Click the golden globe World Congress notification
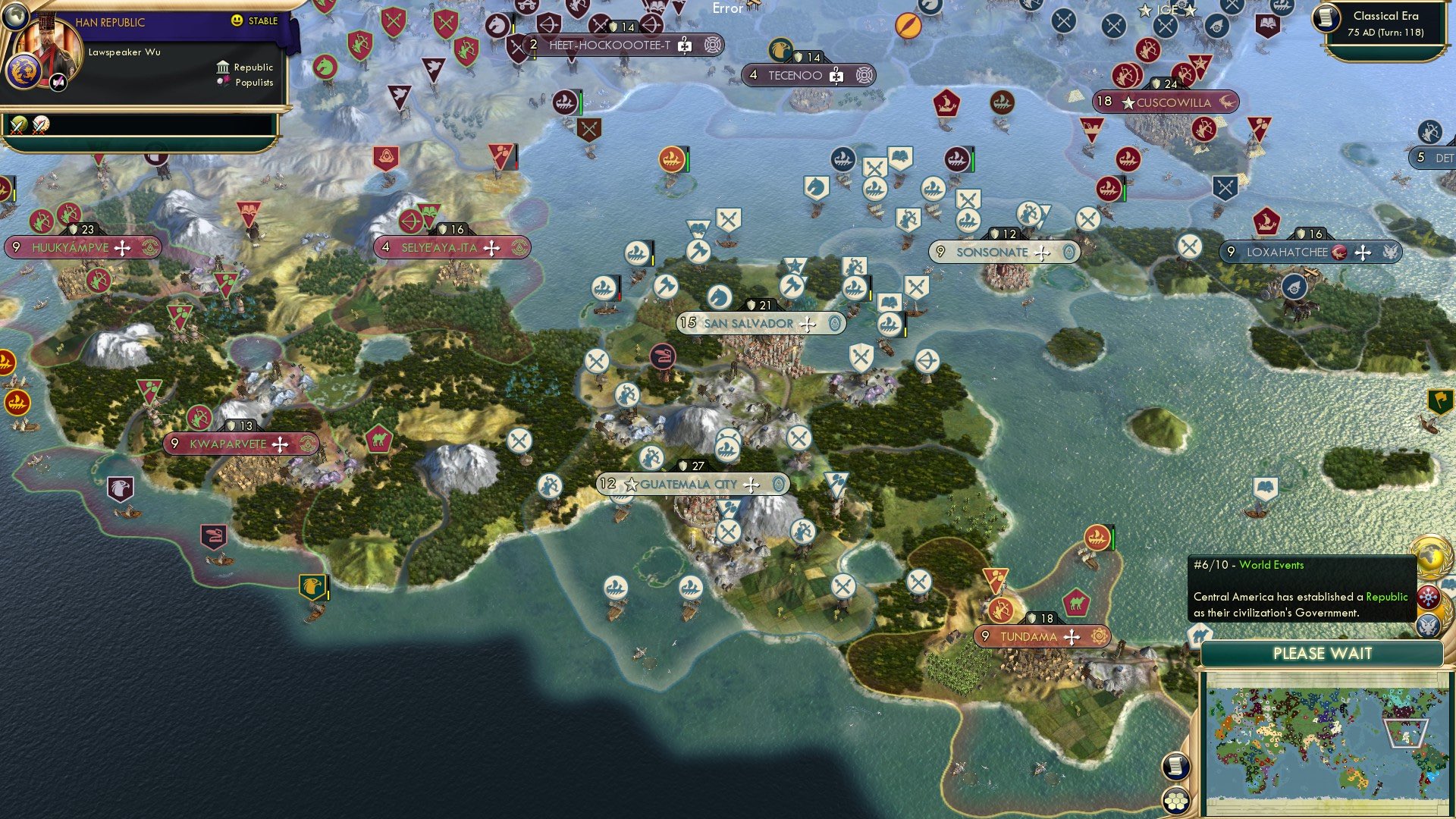1456x819 pixels. pos(1432,557)
